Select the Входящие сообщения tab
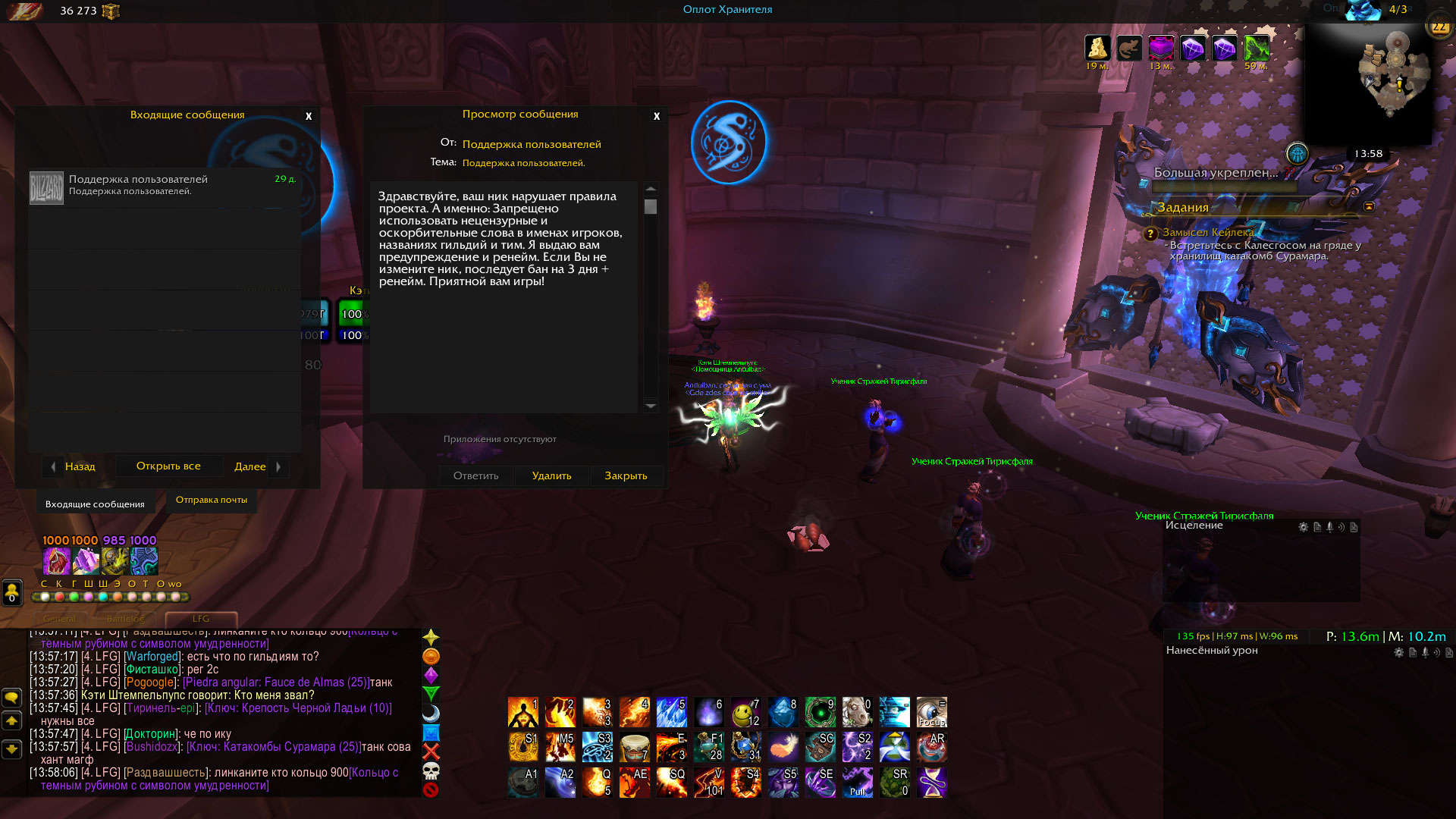Screen dimensions: 1456x819 95,504
